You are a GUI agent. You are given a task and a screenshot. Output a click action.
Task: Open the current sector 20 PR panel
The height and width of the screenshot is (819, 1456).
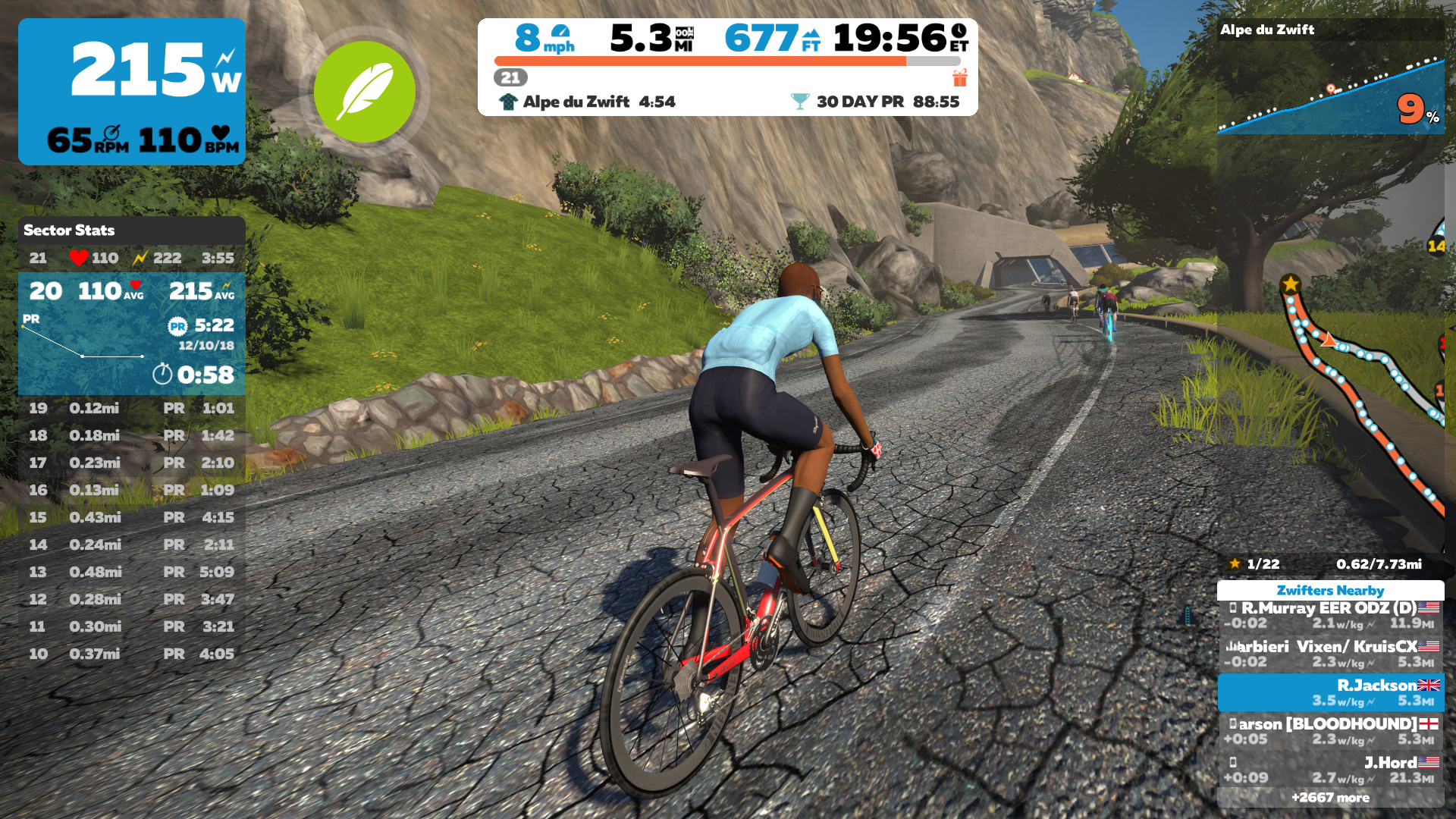click(x=131, y=334)
